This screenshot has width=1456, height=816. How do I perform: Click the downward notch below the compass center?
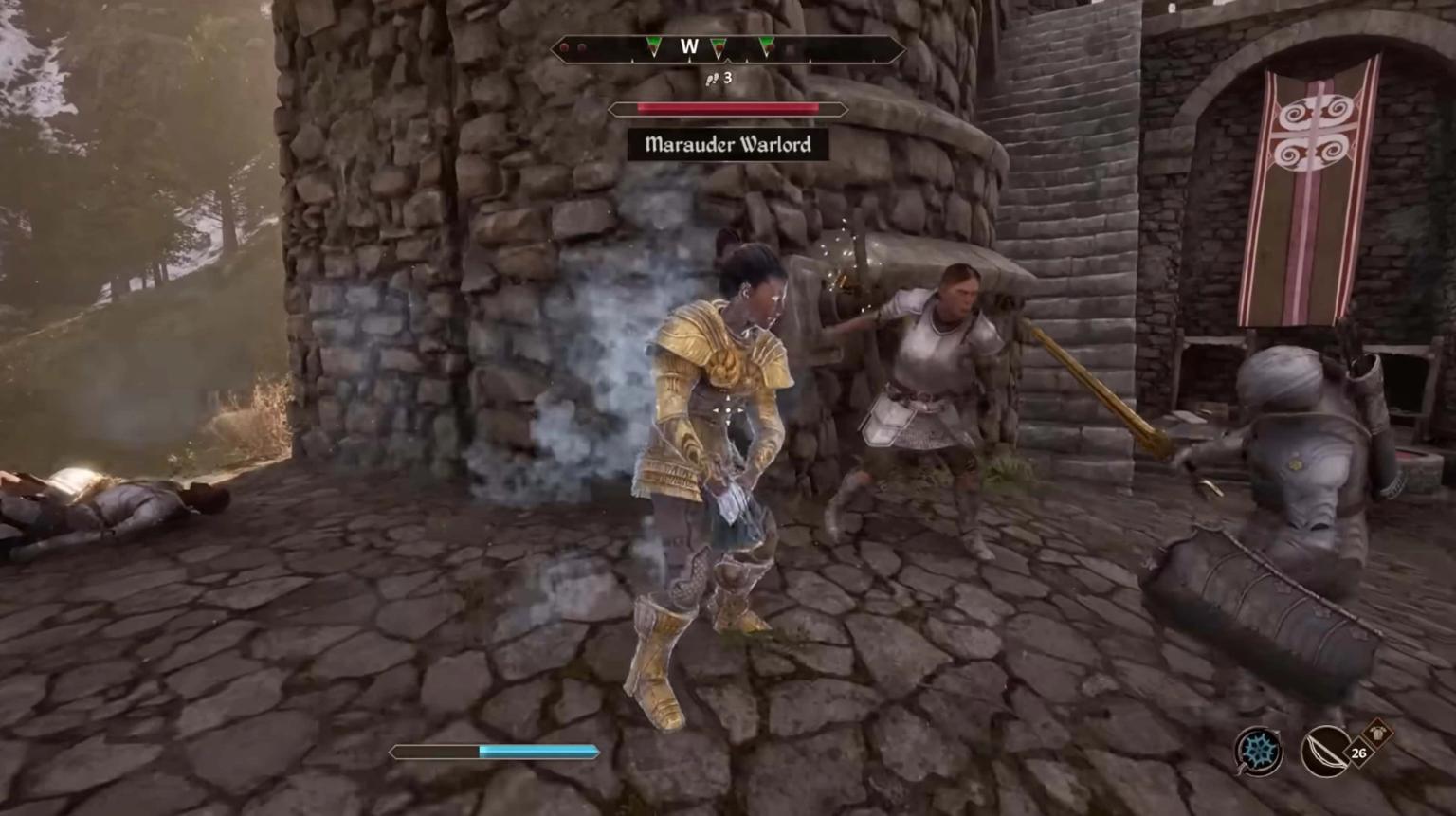[729, 59]
